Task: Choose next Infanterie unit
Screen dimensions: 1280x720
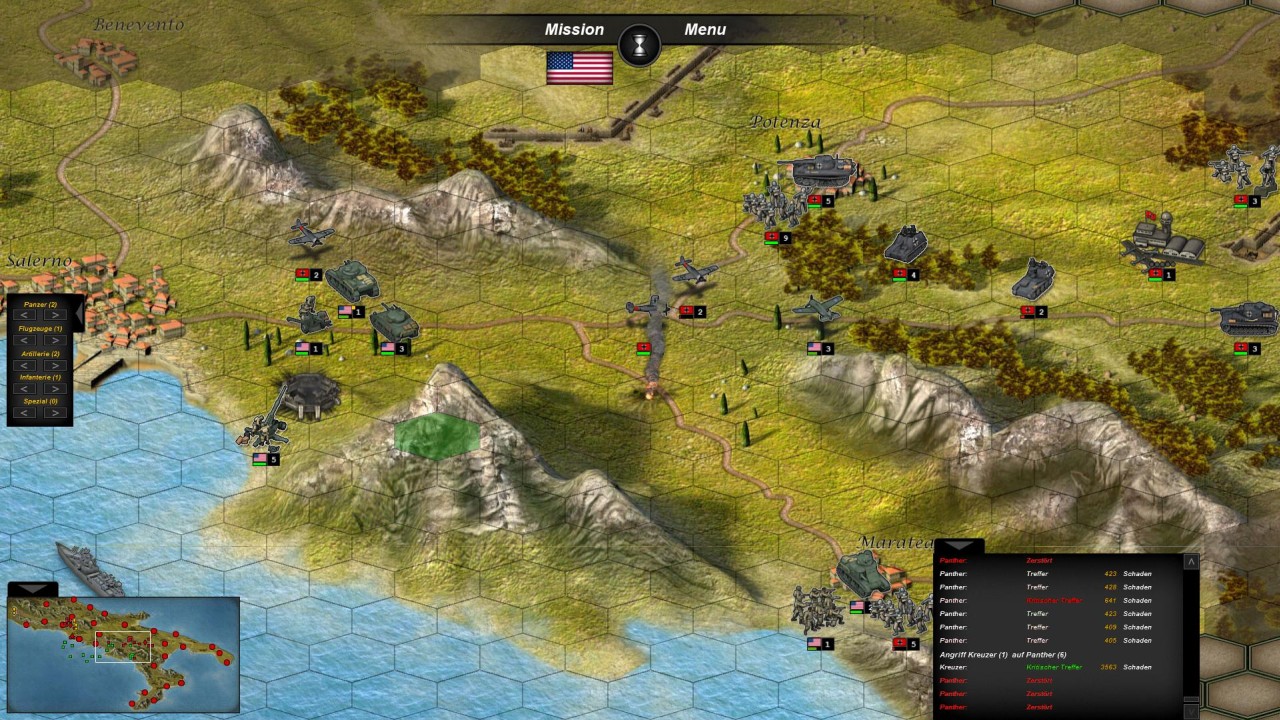Action: point(54,389)
